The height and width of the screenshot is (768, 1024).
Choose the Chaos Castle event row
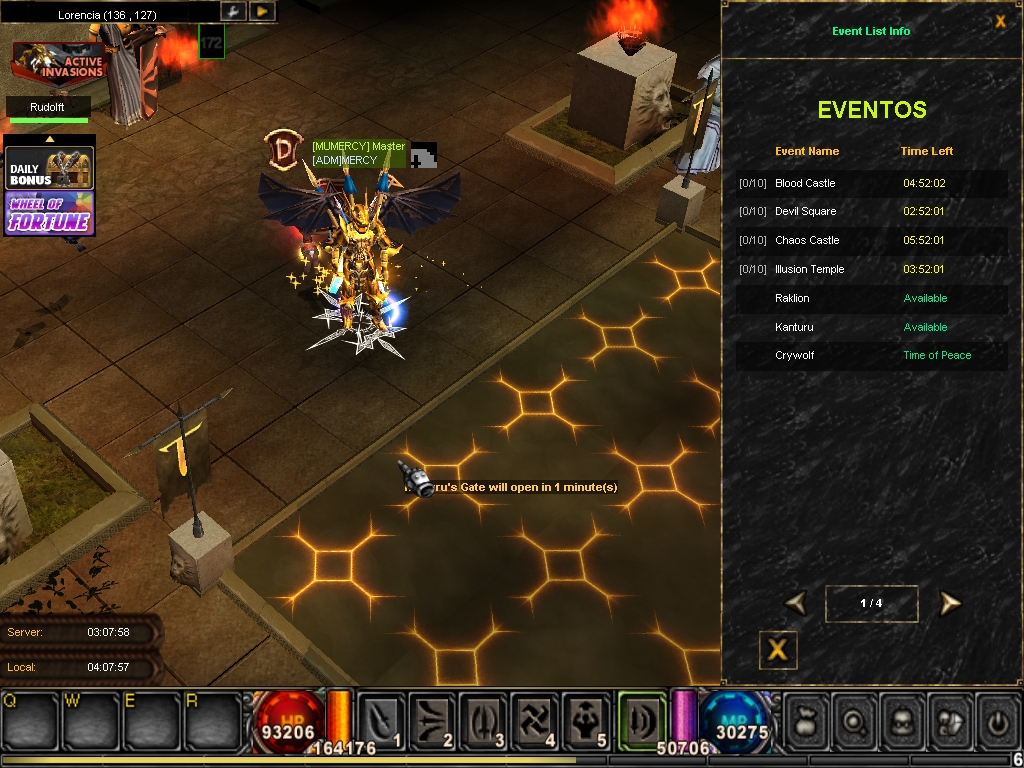pos(871,240)
